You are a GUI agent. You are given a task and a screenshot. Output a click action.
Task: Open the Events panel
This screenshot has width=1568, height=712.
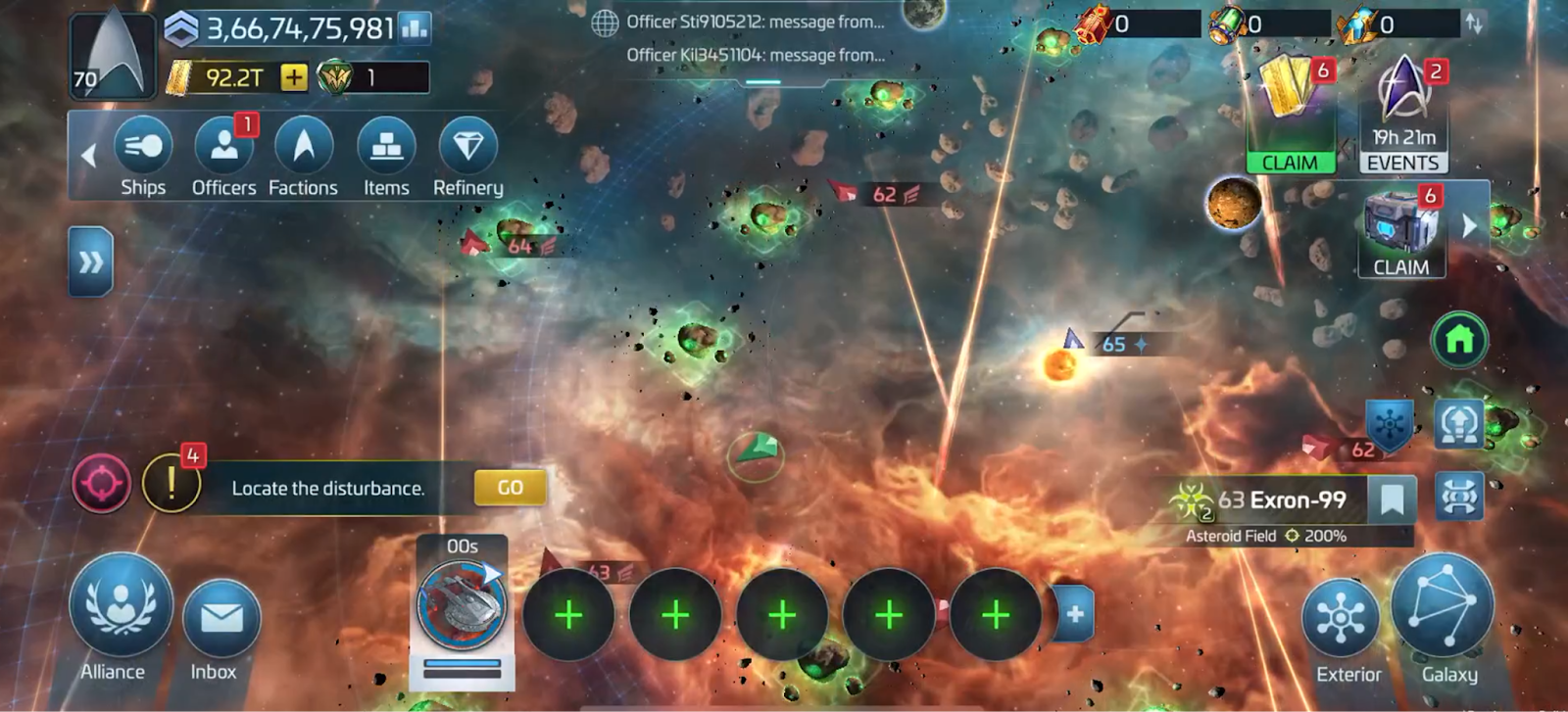1403,116
